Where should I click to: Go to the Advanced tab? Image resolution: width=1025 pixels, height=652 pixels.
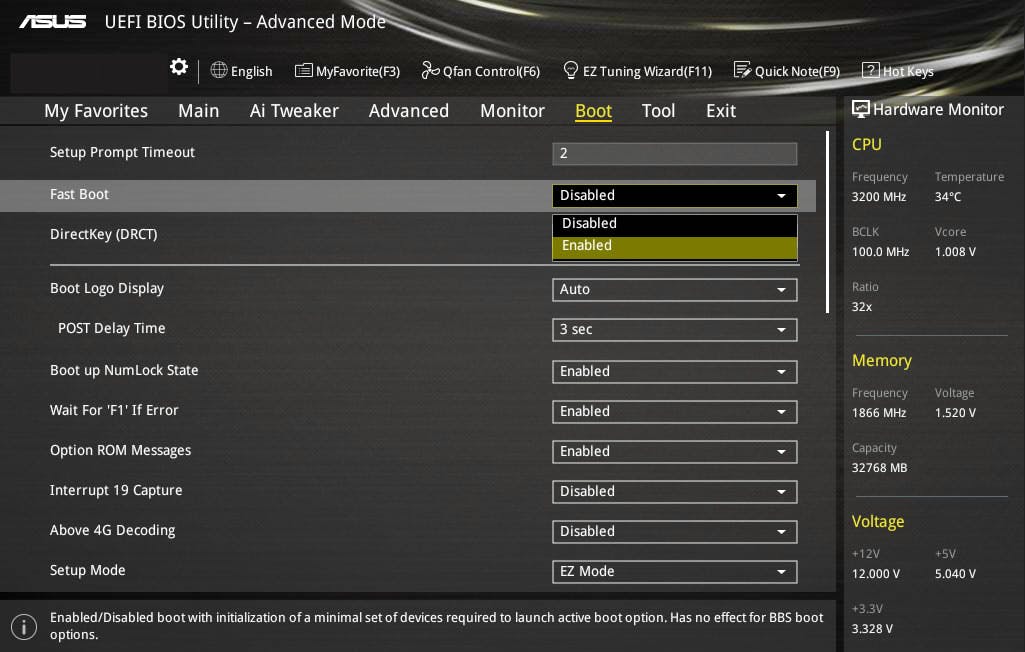408,111
